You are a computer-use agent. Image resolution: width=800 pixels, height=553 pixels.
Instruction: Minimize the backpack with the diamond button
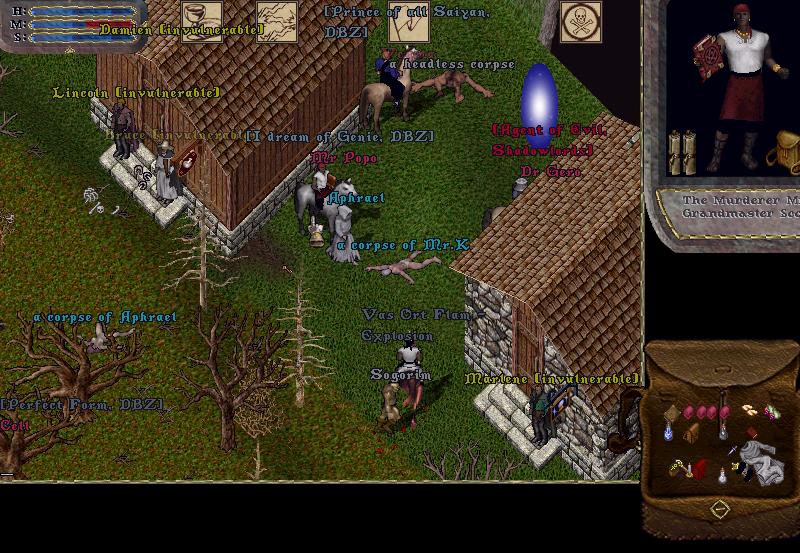coord(719,511)
